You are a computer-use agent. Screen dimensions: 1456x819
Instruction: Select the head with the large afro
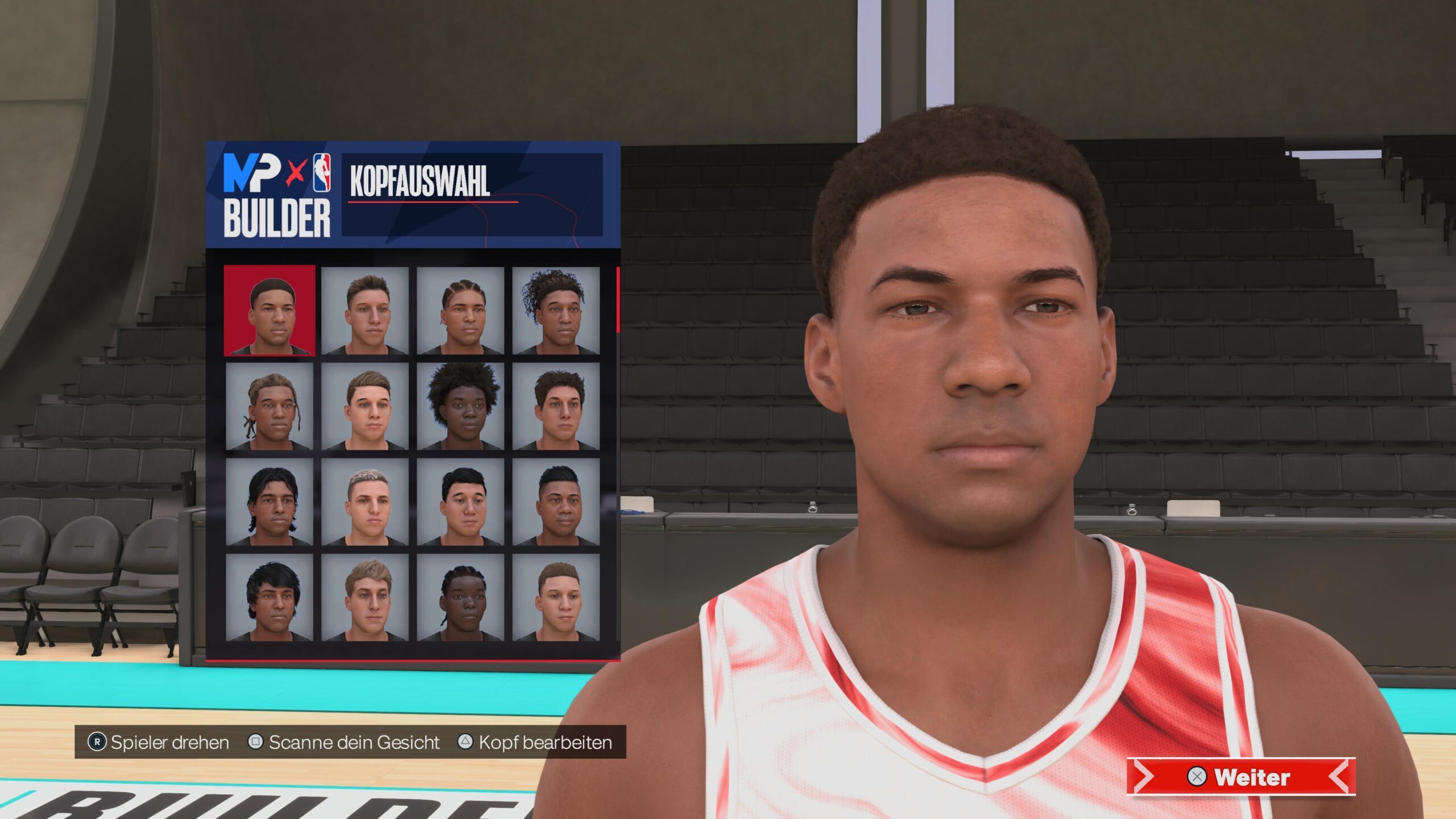pyautogui.click(x=460, y=406)
